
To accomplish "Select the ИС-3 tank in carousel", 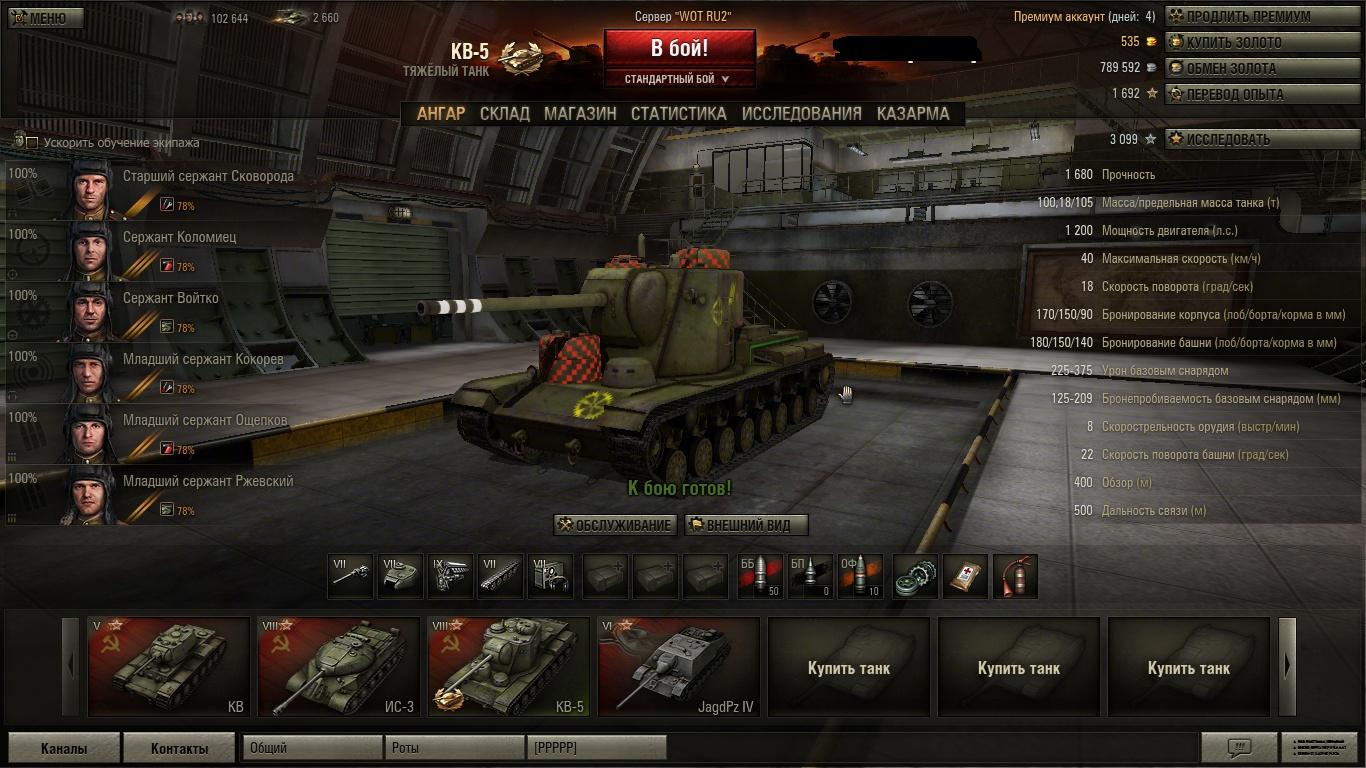I will click(x=338, y=667).
